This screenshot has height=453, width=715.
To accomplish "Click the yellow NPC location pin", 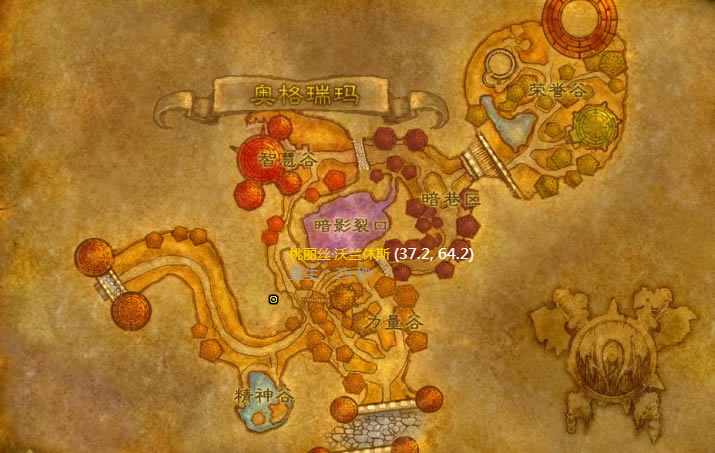I will pos(273,299).
